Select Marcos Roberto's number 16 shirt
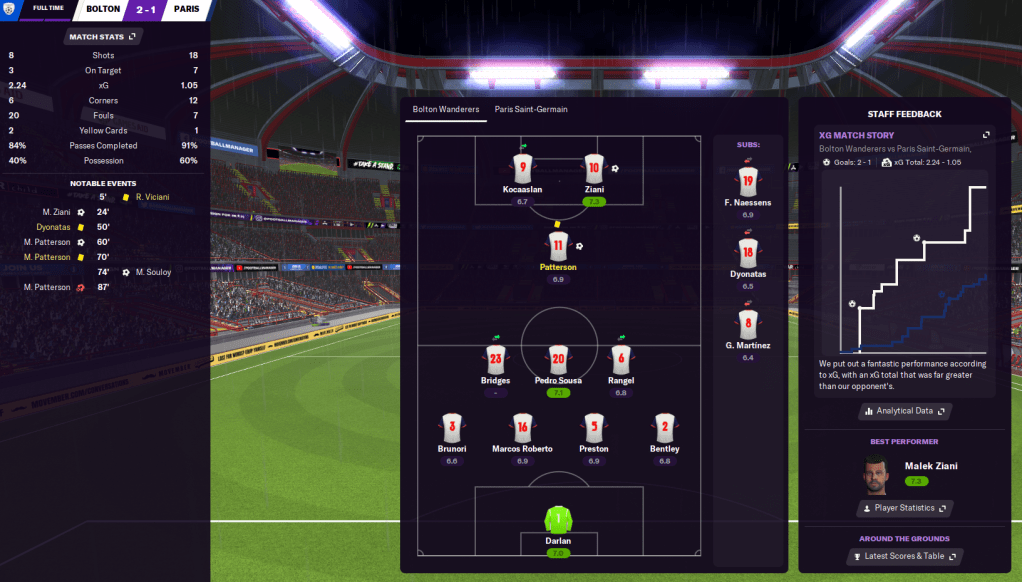Screen dimensions: 1022x582 point(522,427)
